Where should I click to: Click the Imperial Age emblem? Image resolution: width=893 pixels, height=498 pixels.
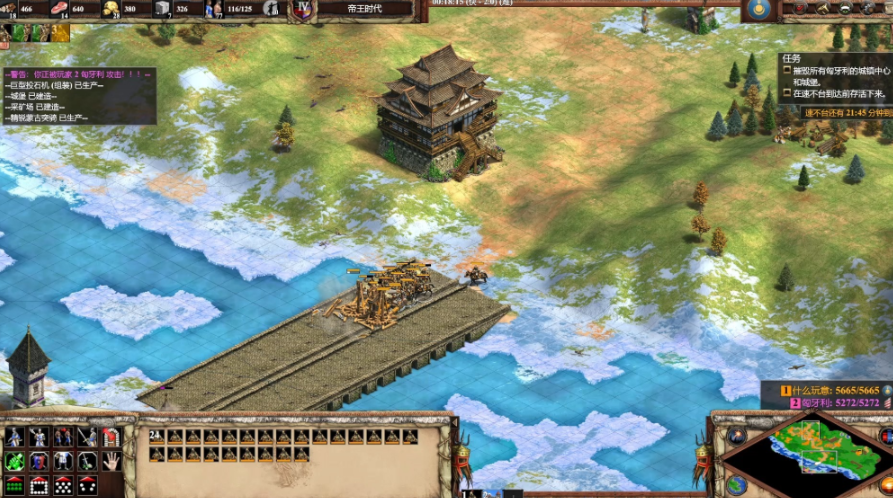pyautogui.click(x=303, y=9)
